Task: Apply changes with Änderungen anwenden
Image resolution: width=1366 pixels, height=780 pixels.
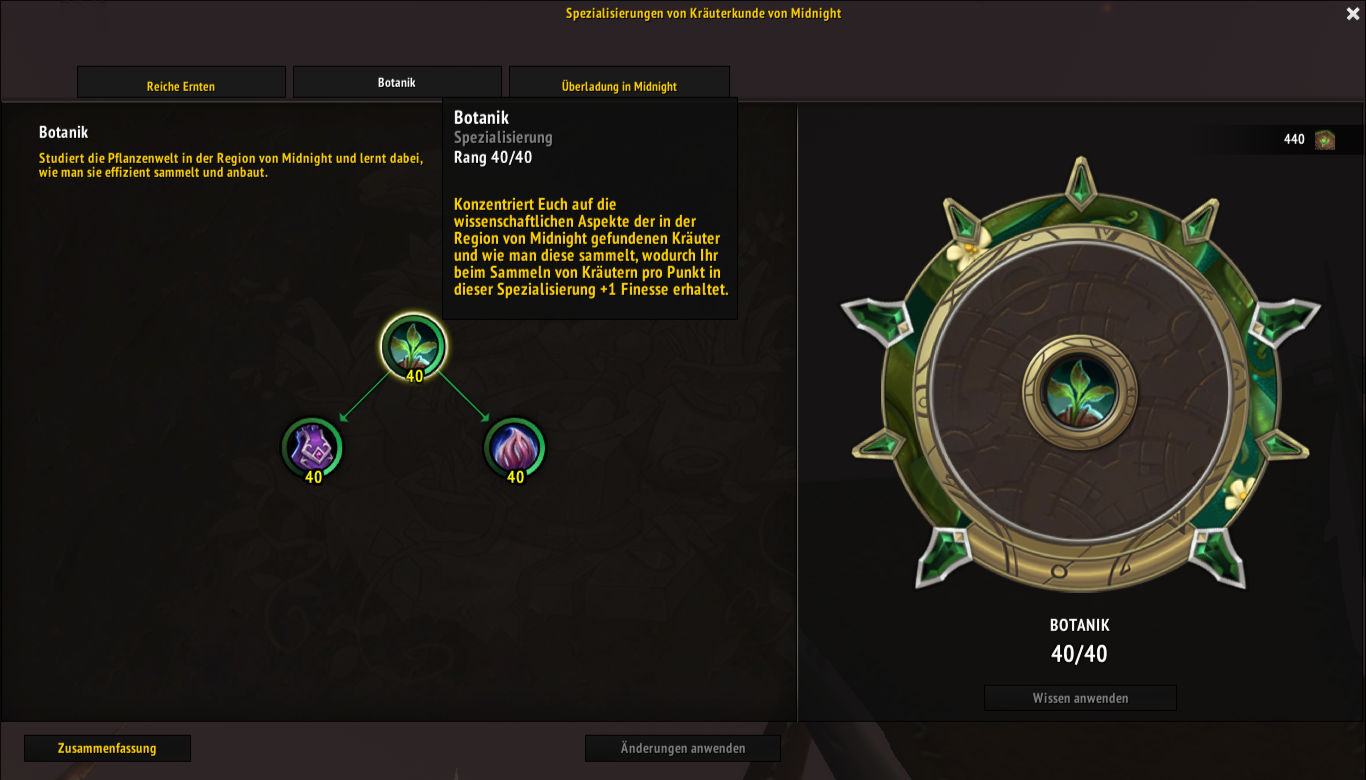Action: pyautogui.click(x=682, y=748)
